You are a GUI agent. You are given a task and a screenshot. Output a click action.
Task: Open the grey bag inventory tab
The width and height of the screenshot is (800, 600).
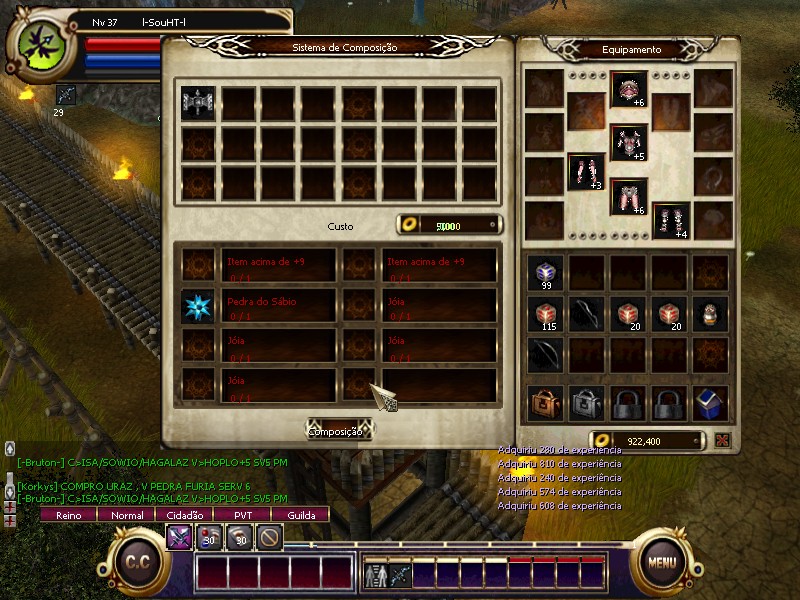[x=587, y=403]
